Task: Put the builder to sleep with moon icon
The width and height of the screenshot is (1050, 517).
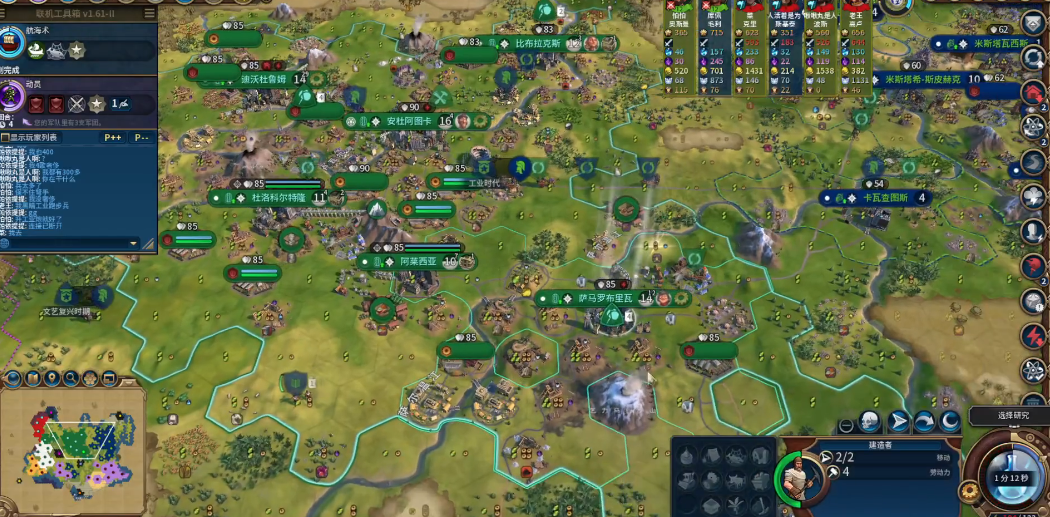Action: pos(949,421)
